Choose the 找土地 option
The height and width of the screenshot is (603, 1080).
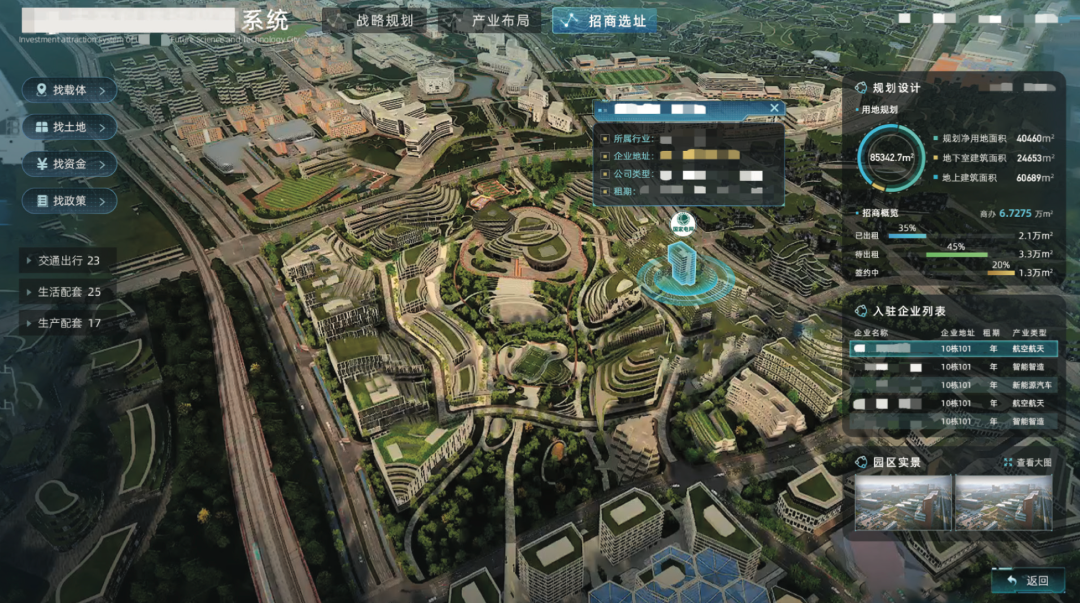click(69, 127)
